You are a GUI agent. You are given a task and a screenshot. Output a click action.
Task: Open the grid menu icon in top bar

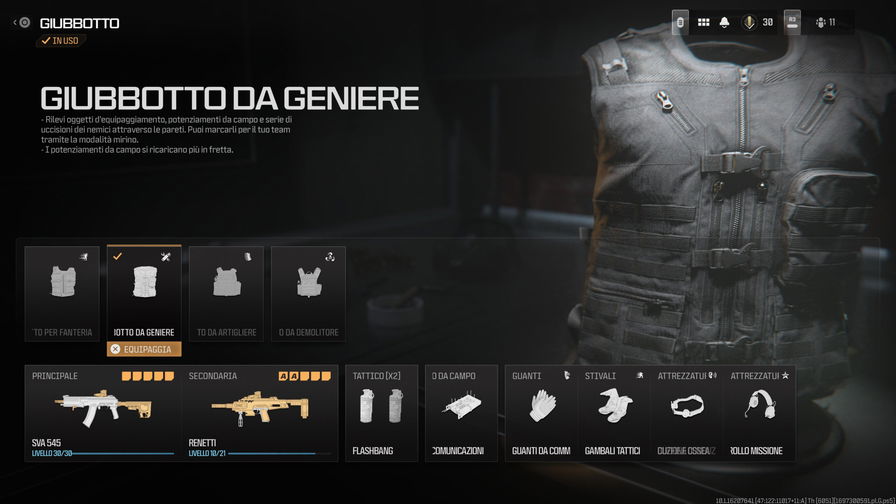703,22
